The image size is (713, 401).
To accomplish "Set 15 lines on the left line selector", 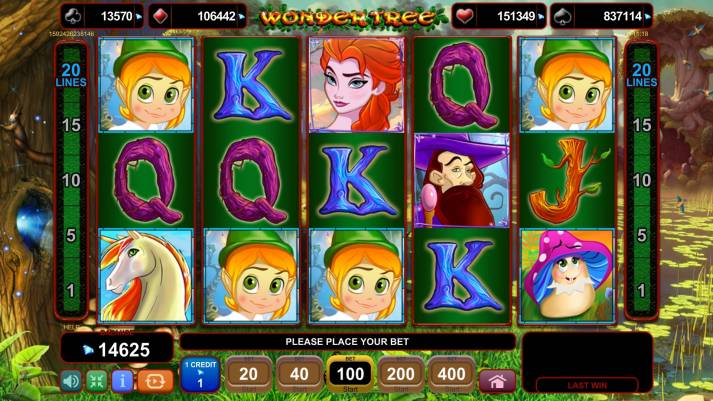I will (x=71, y=125).
